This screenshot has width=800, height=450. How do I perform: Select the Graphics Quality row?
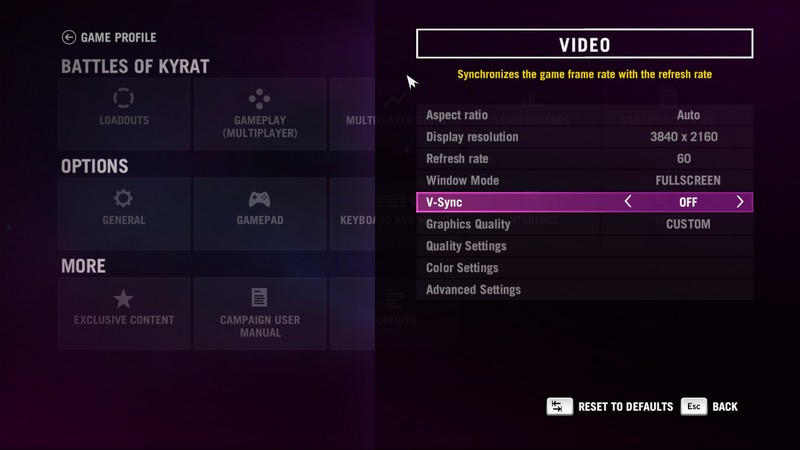pyautogui.click(x=584, y=224)
